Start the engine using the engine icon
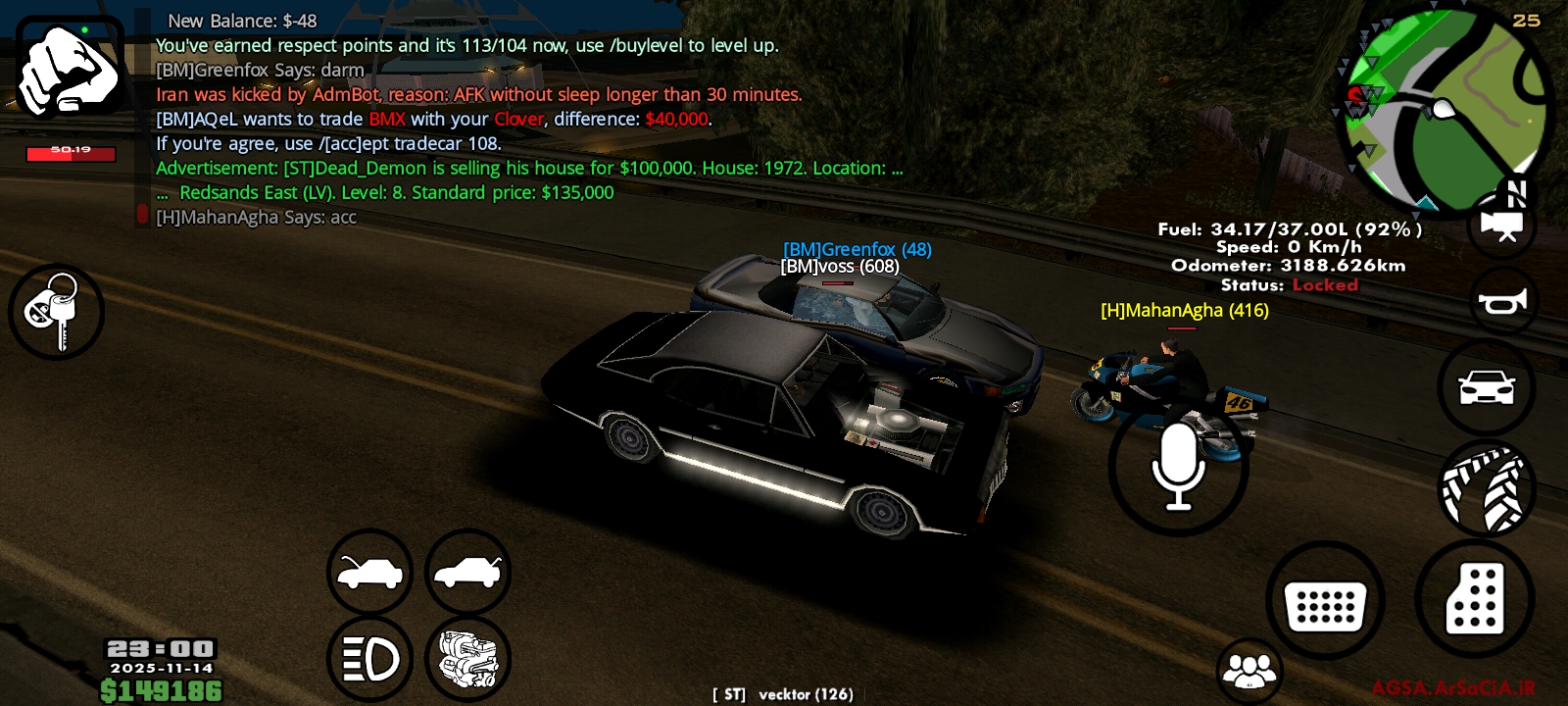 click(467, 658)
